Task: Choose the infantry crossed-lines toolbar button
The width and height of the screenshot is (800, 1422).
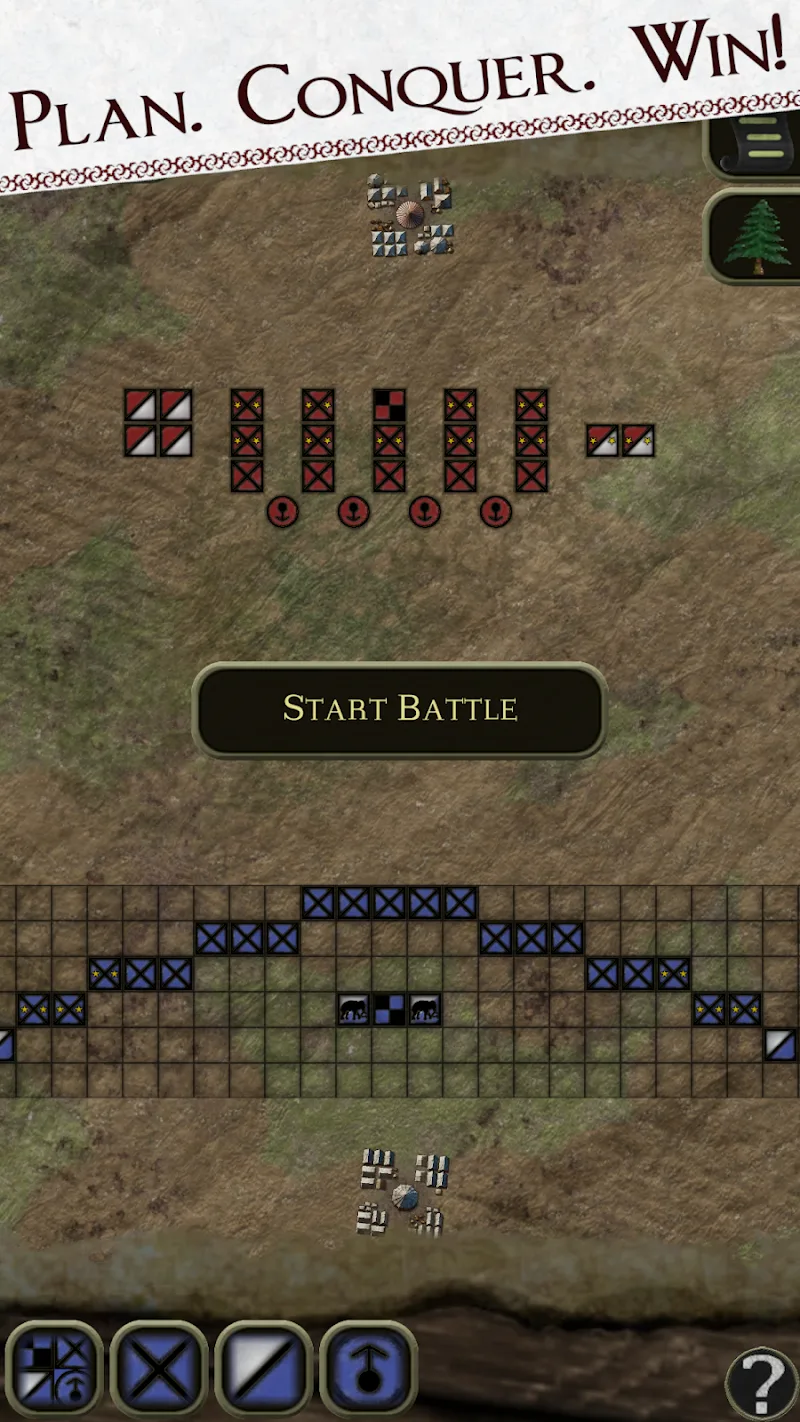Action: pos(159,1368)
